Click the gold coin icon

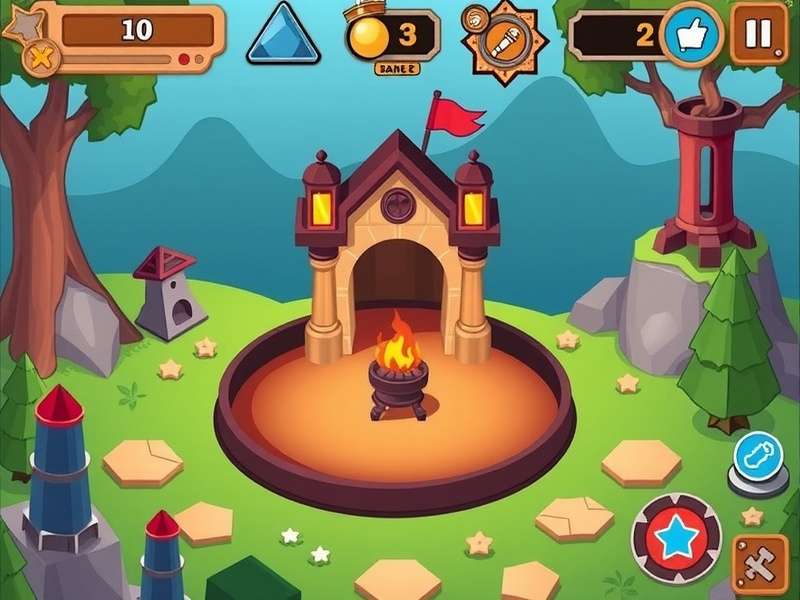[x=366, y=37]
